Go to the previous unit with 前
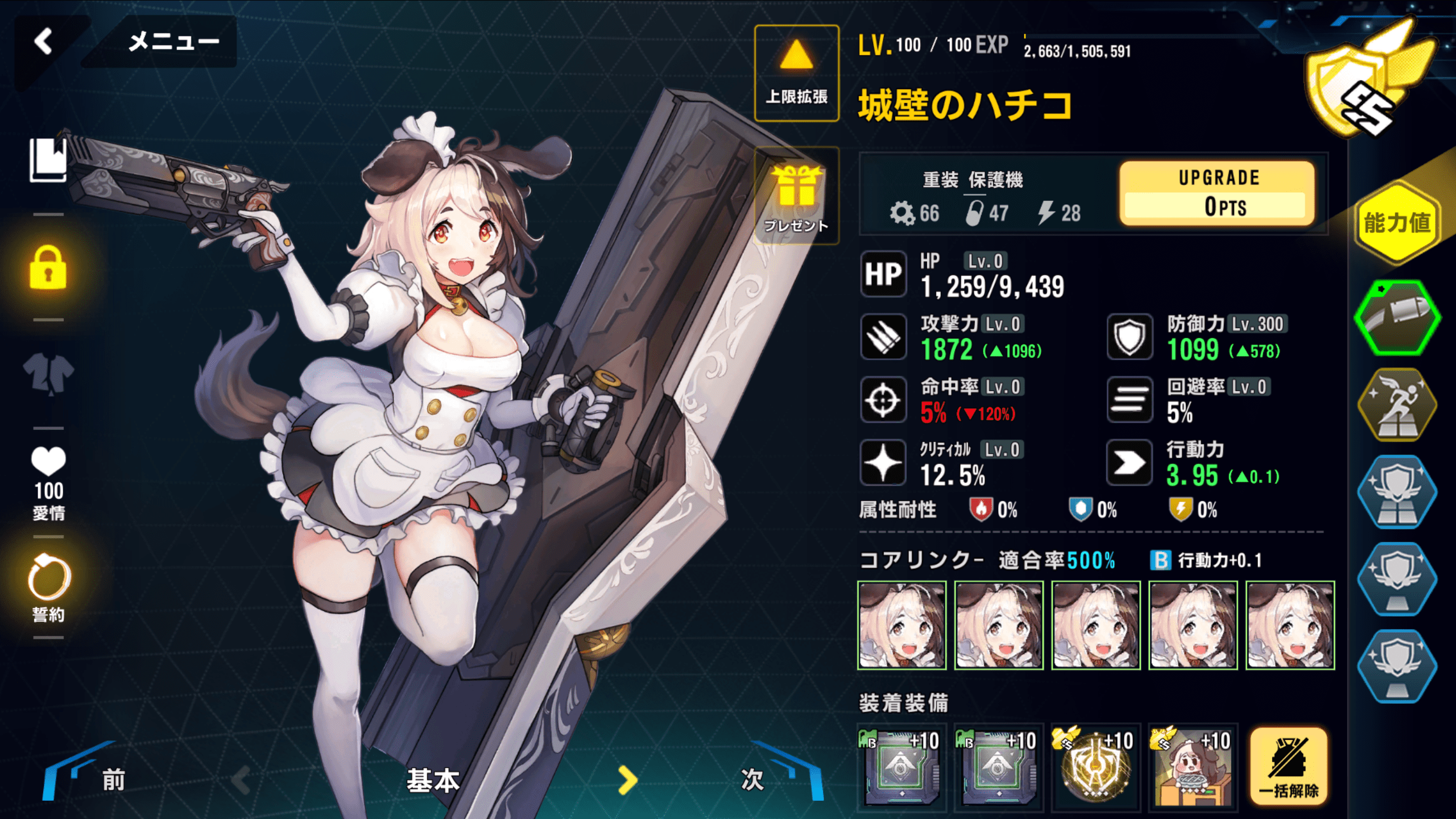 click(x=91, y=778)
